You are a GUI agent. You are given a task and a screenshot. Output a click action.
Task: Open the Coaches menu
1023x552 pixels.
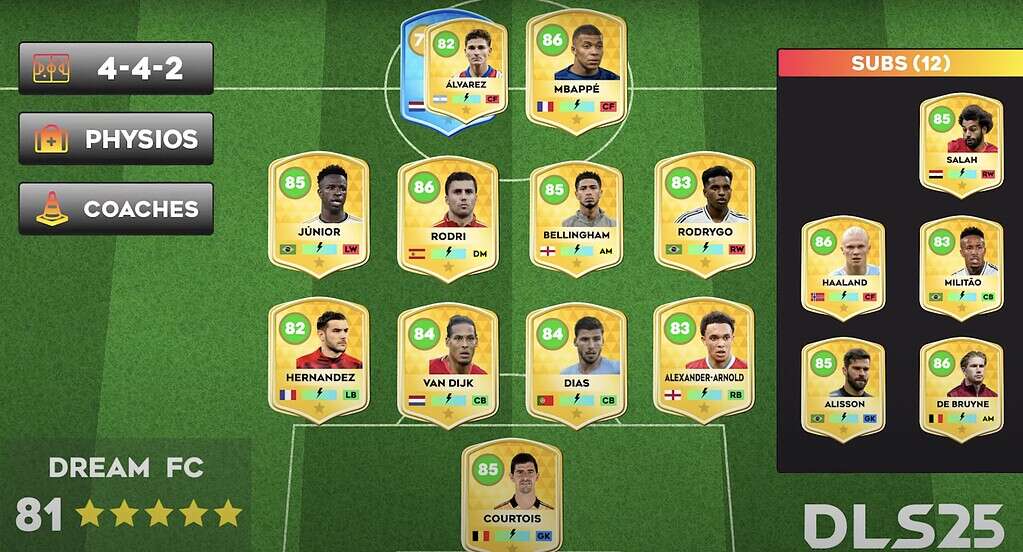coord(115,209)
